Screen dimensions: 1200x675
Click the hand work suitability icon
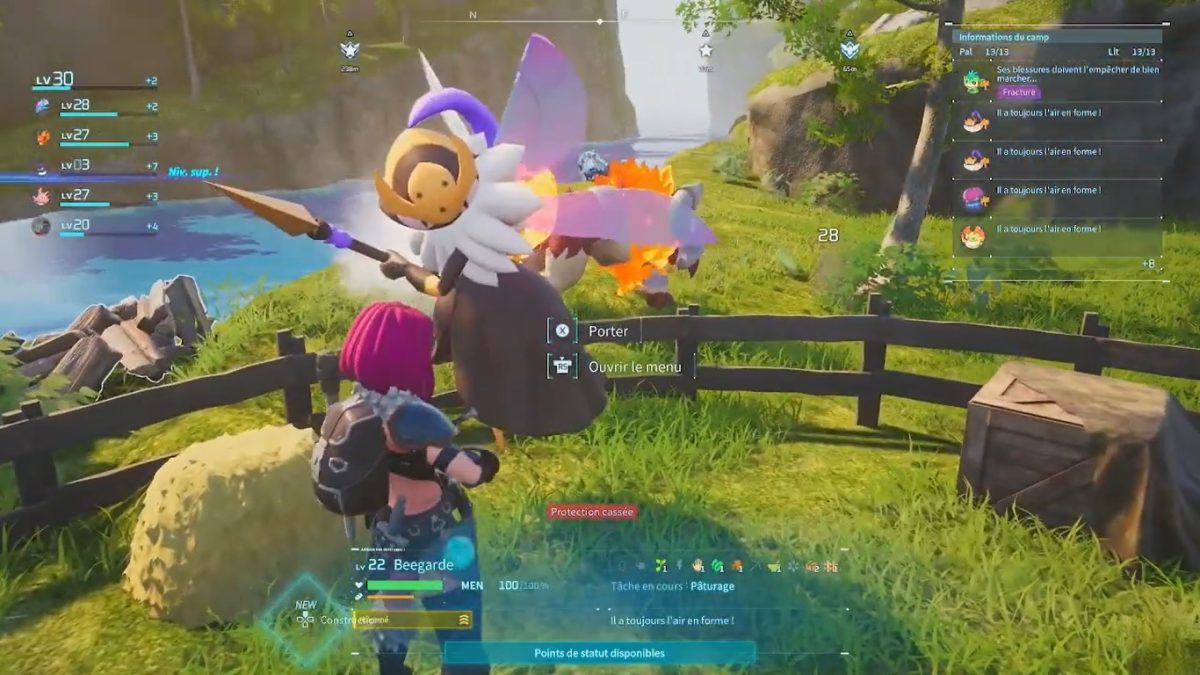tap(695, 566)
